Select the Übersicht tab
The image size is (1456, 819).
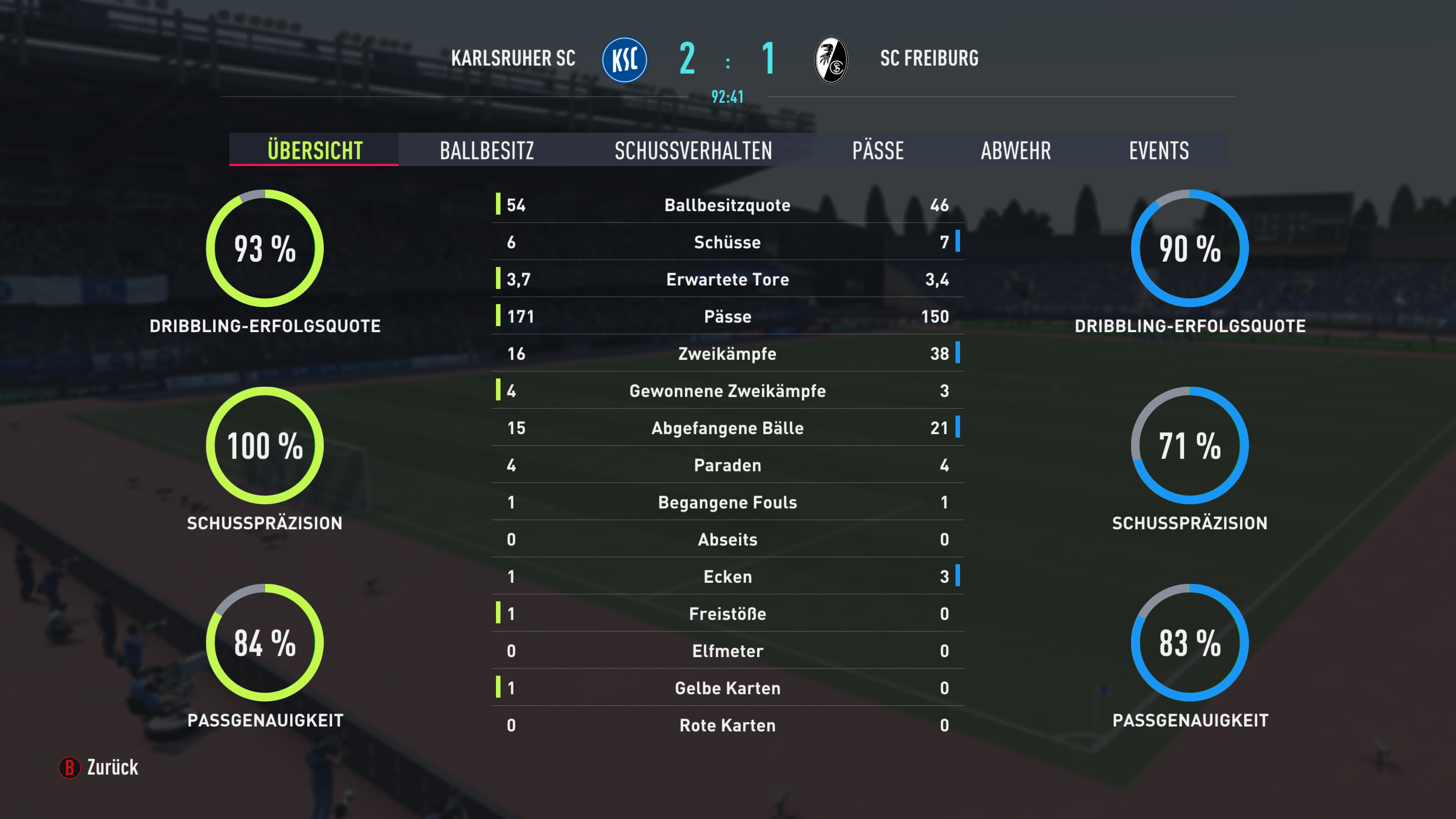[x=314, y=151]
